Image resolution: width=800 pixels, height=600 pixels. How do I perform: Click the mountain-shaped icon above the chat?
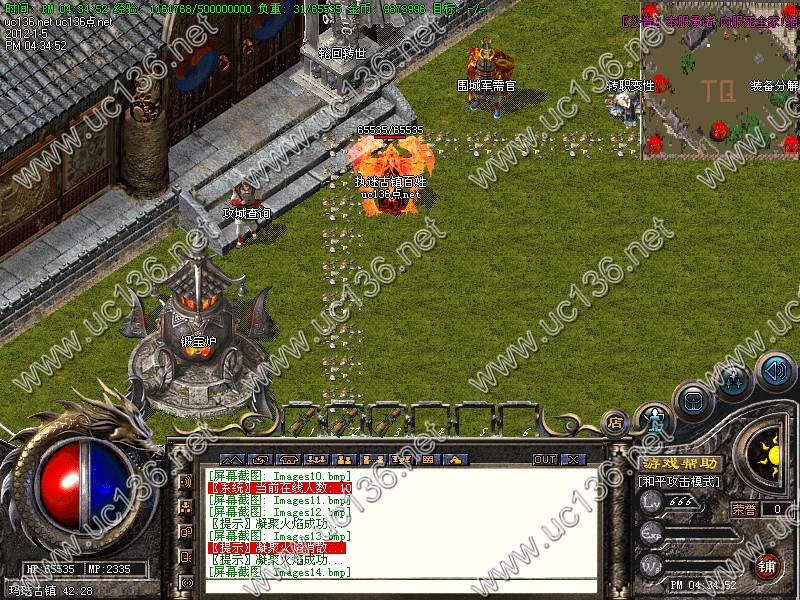(232, 460)
